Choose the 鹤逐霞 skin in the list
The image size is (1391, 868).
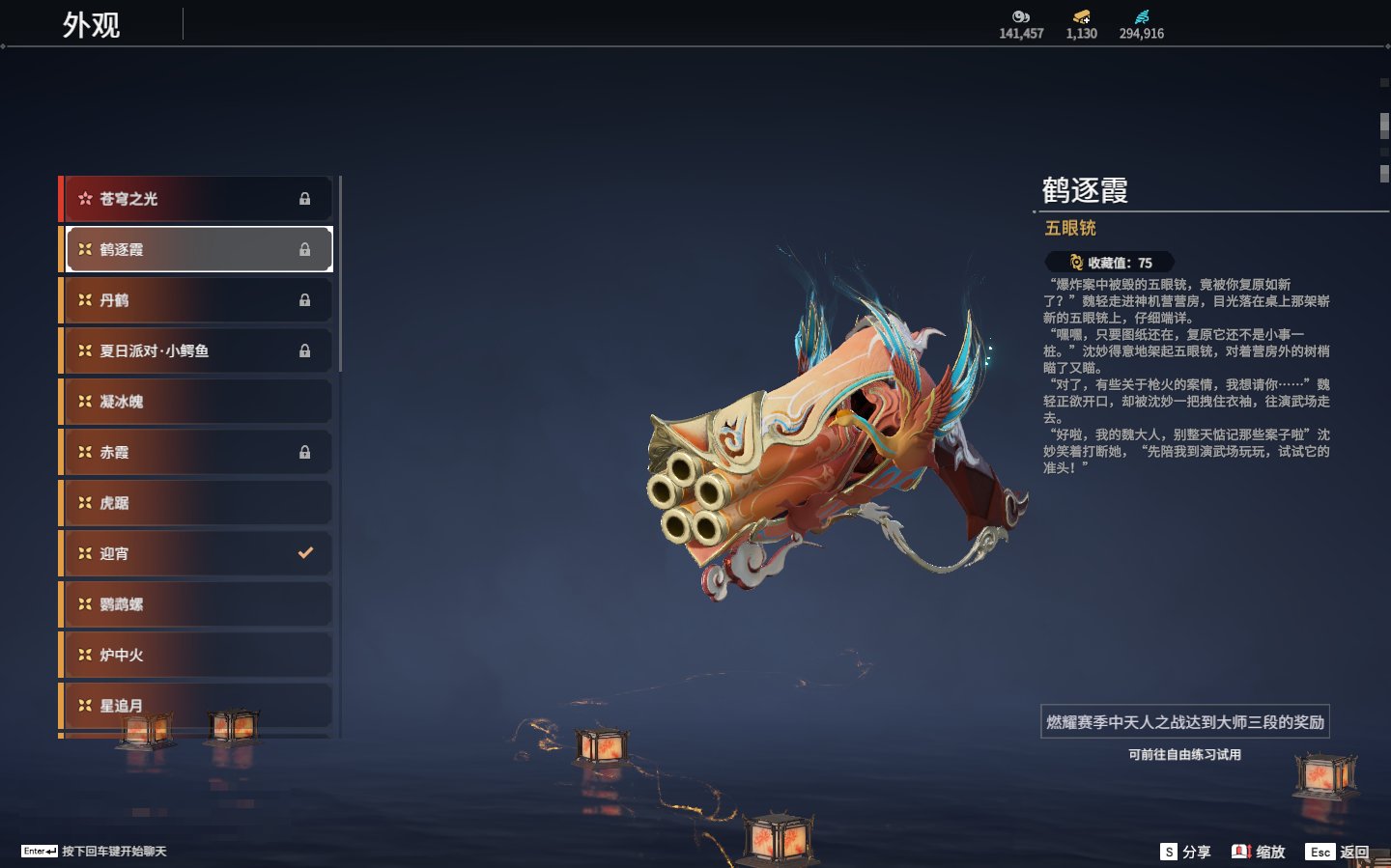click(x=198, y=249)
